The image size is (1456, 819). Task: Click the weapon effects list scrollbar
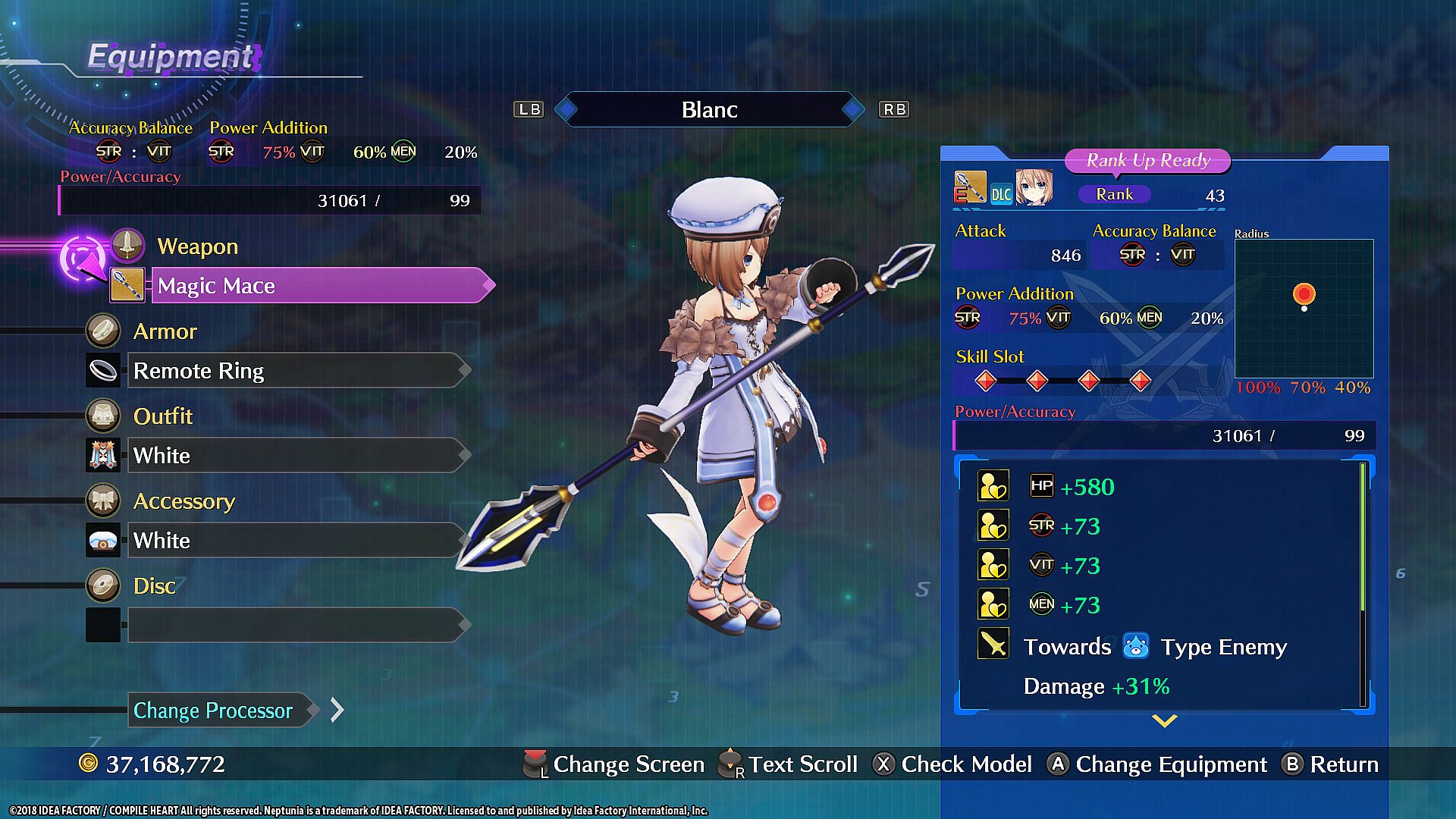pos(1363,584)
